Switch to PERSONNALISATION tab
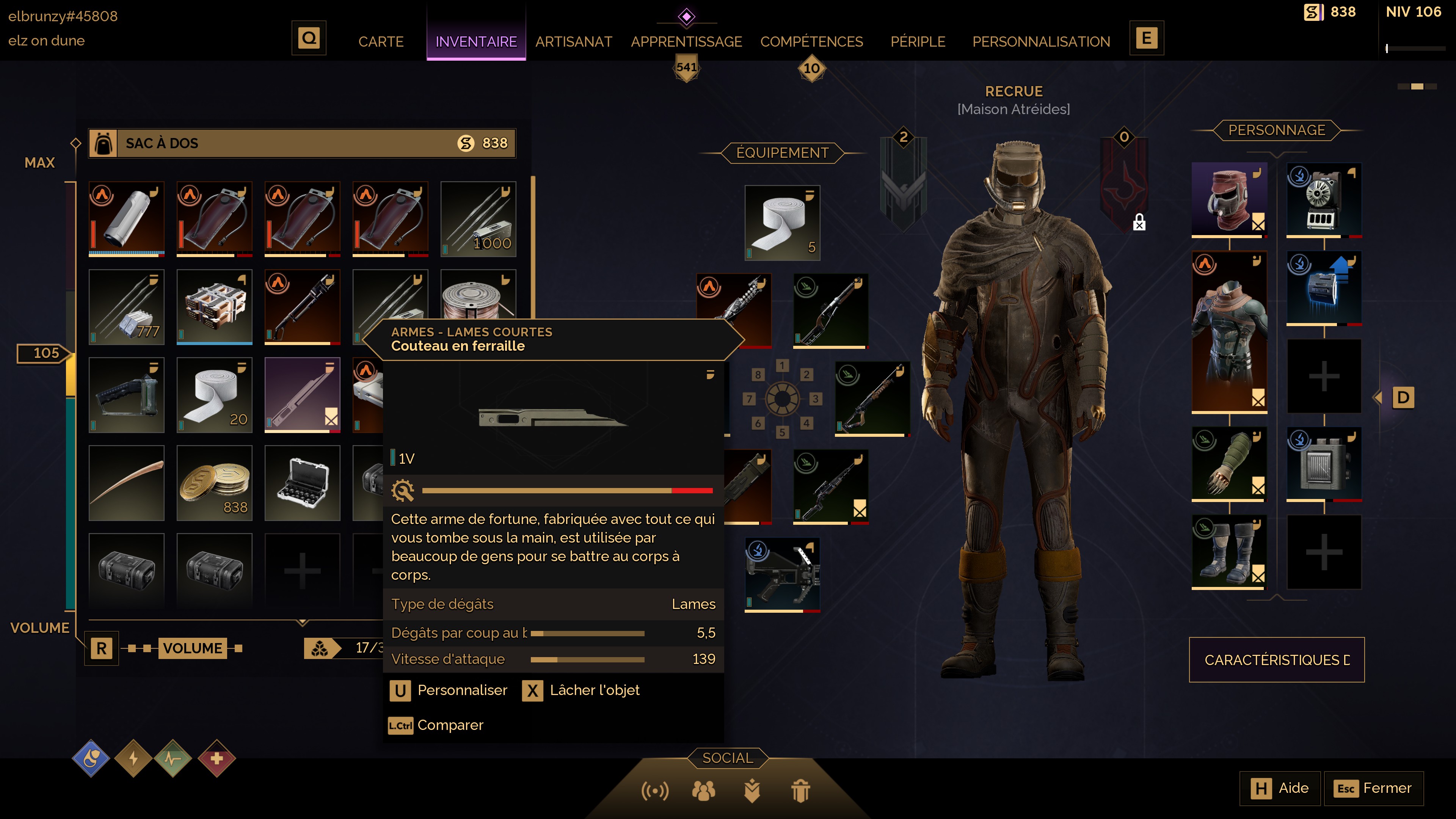The width and height of the screenshot is (1456, 819). point(1040,41)
